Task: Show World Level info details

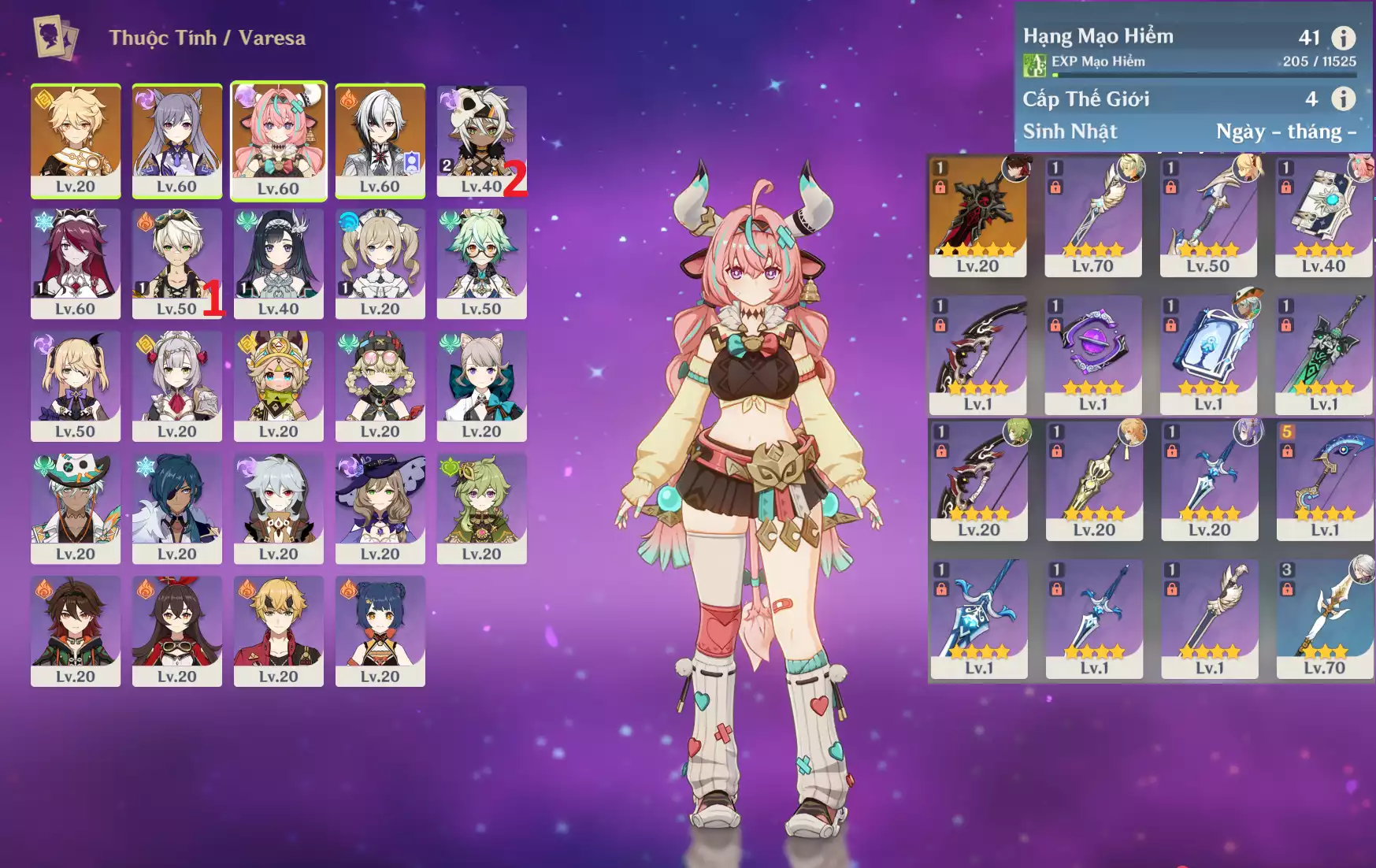Action: [x=1343, y=98]
